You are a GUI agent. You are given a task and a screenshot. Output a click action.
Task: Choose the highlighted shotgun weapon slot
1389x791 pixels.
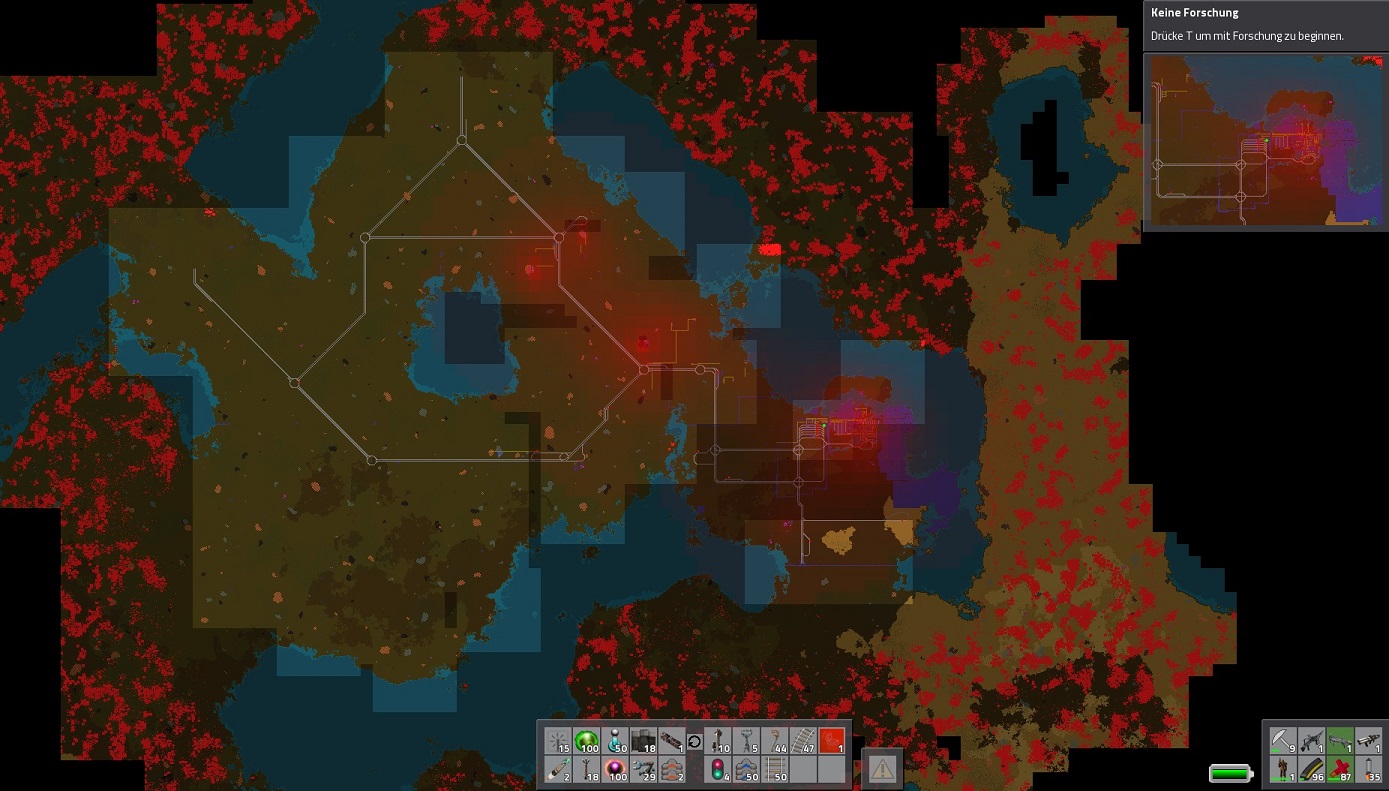click(x=1340, y=741)
